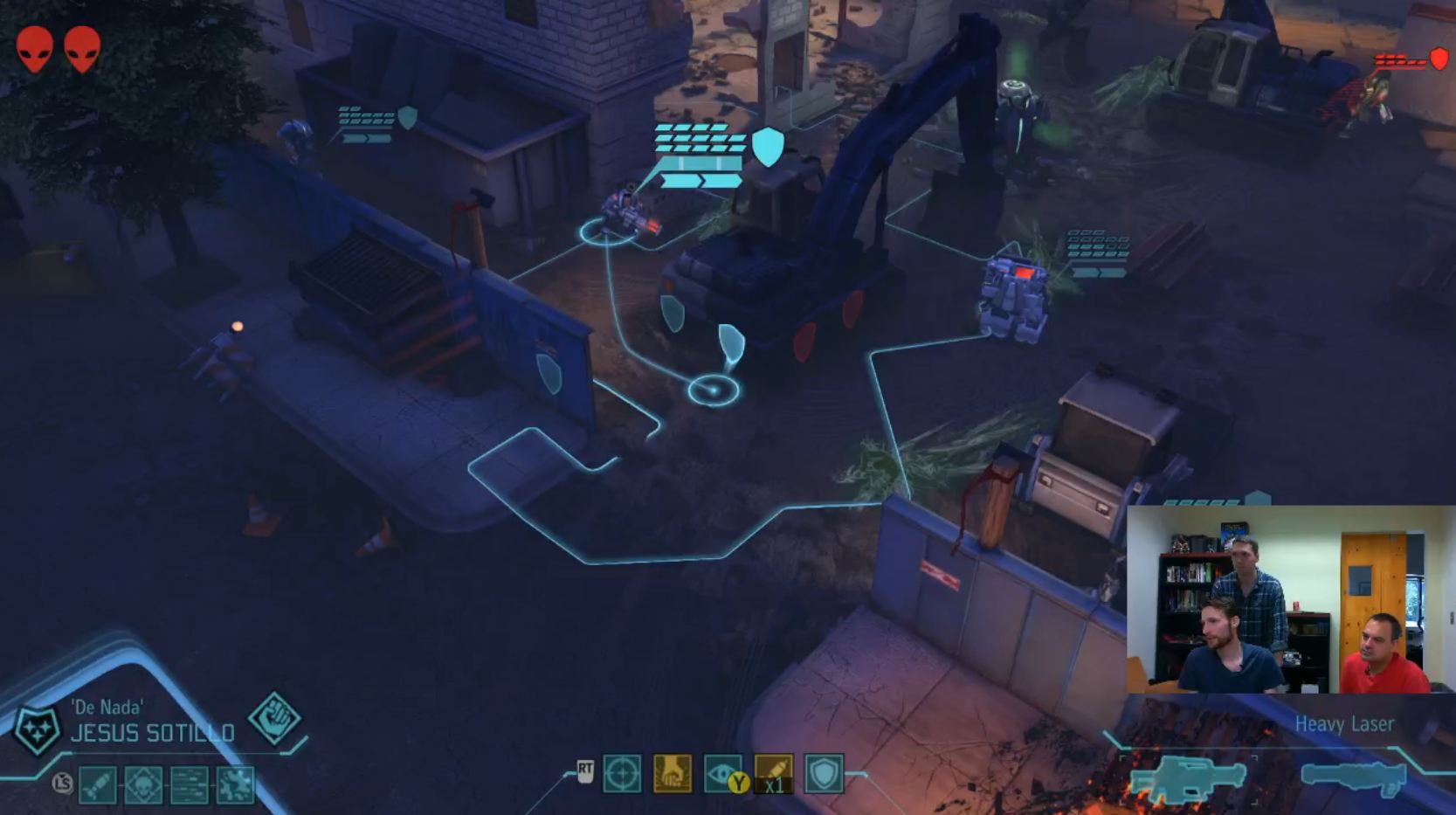Select the Heavy Laser weapon icon
This screenshot has width=1456, height=815.
coord(1188,777)
